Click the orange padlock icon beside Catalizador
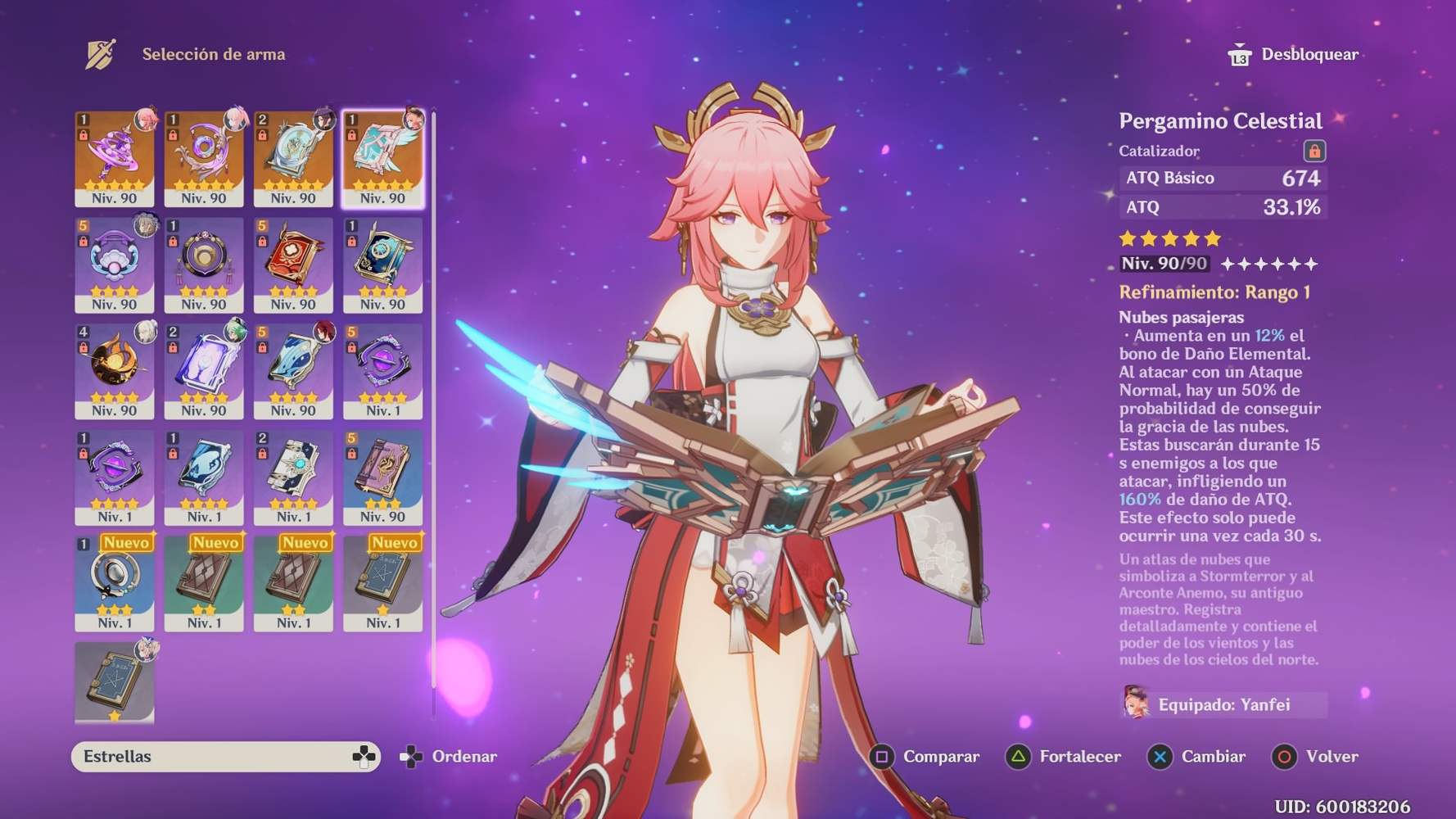Image resolution: width=1456 pixels, height=819 pixels. [1317, 151]
